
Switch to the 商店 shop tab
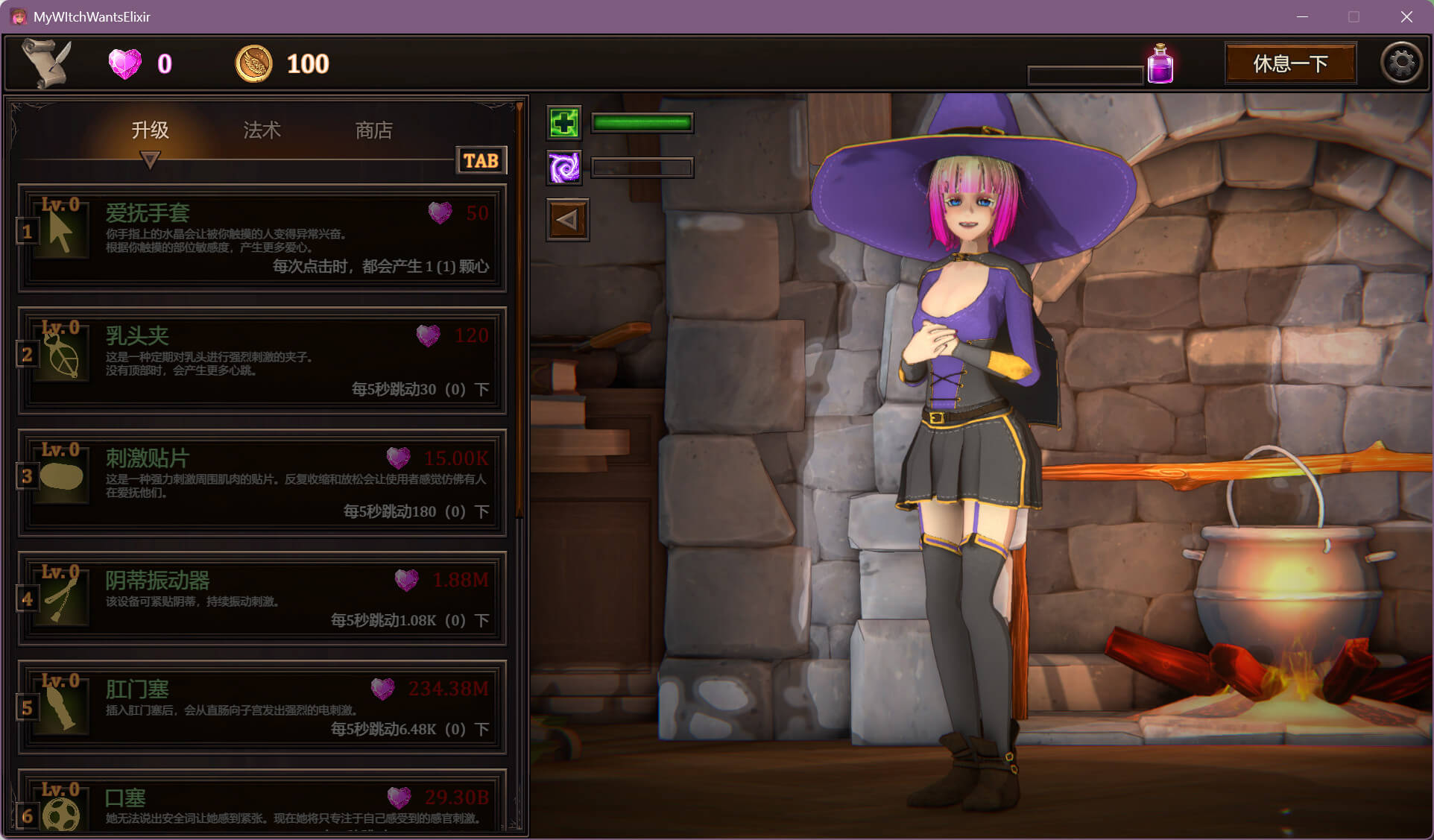click(373, 130)
